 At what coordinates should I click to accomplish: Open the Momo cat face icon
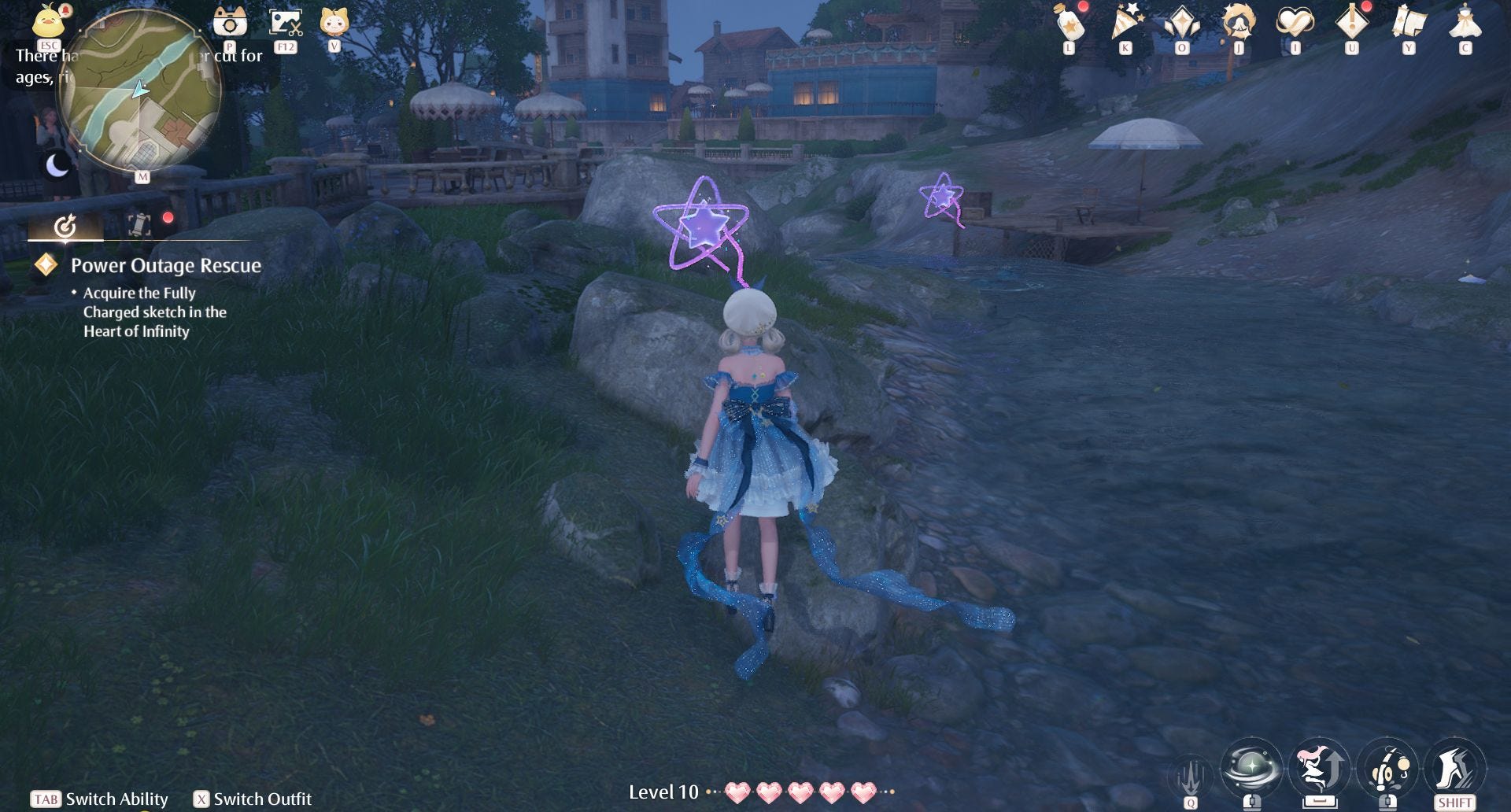(334, 21)
